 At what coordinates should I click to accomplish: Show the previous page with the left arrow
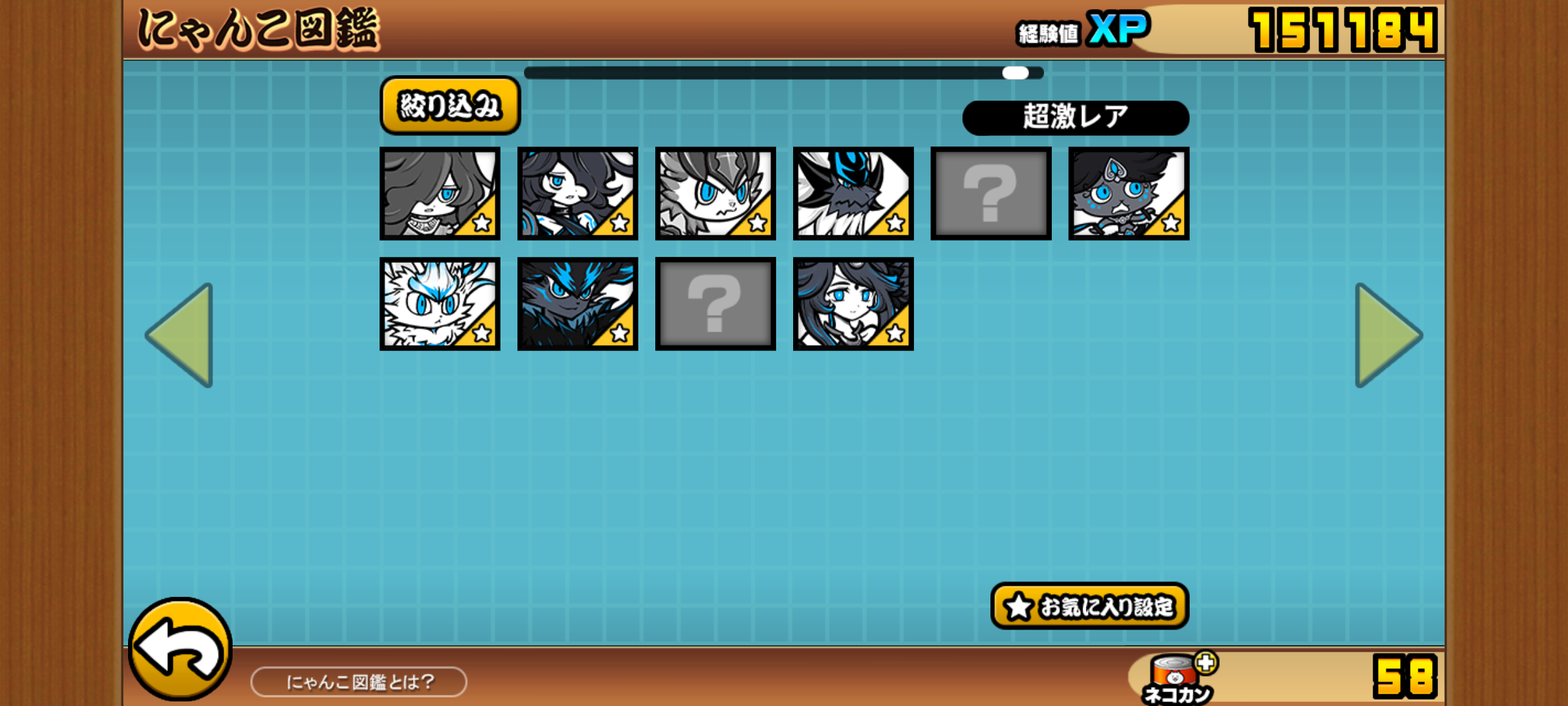[182, 335]
